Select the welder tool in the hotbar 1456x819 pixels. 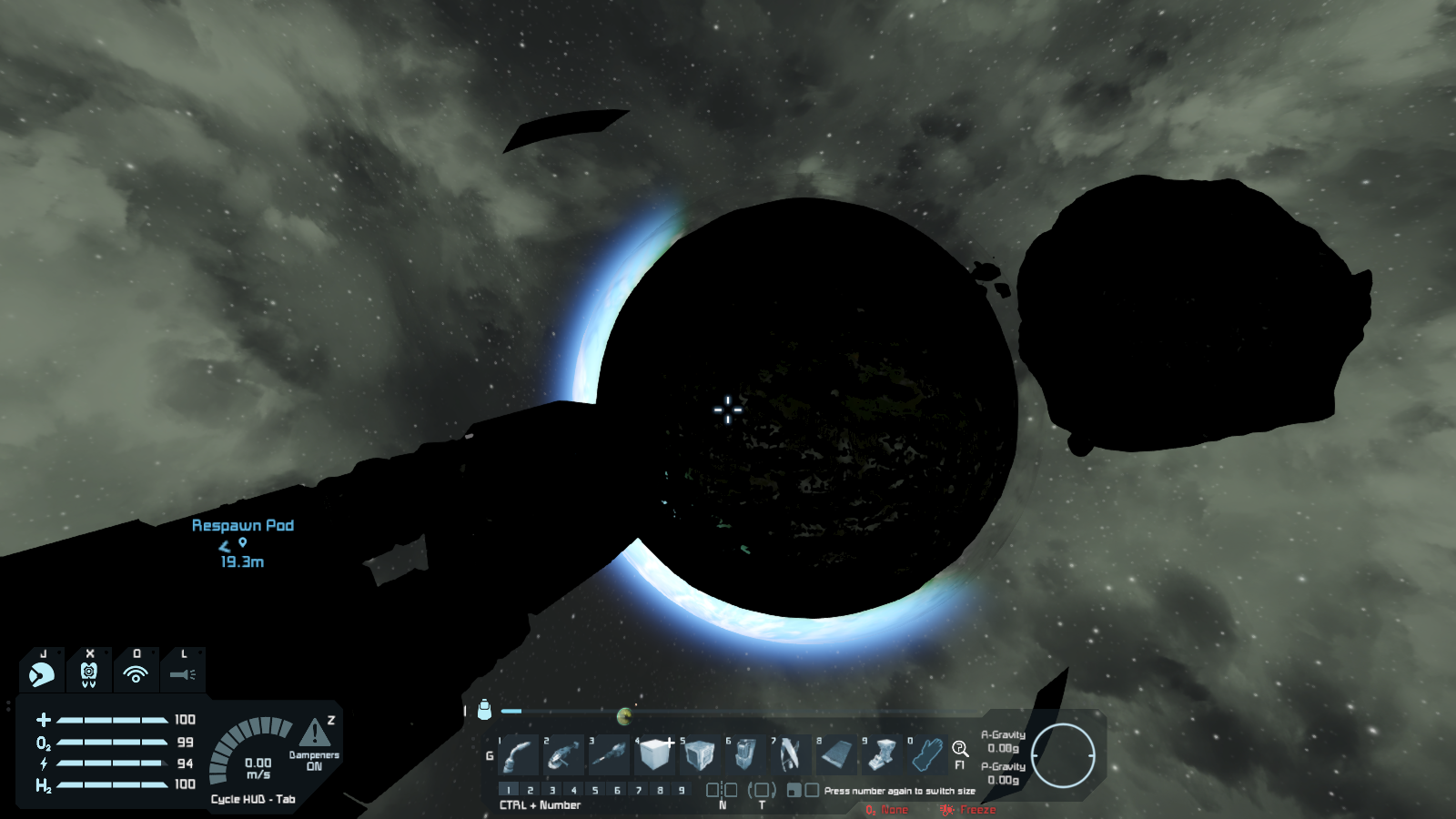click(519, 755)
